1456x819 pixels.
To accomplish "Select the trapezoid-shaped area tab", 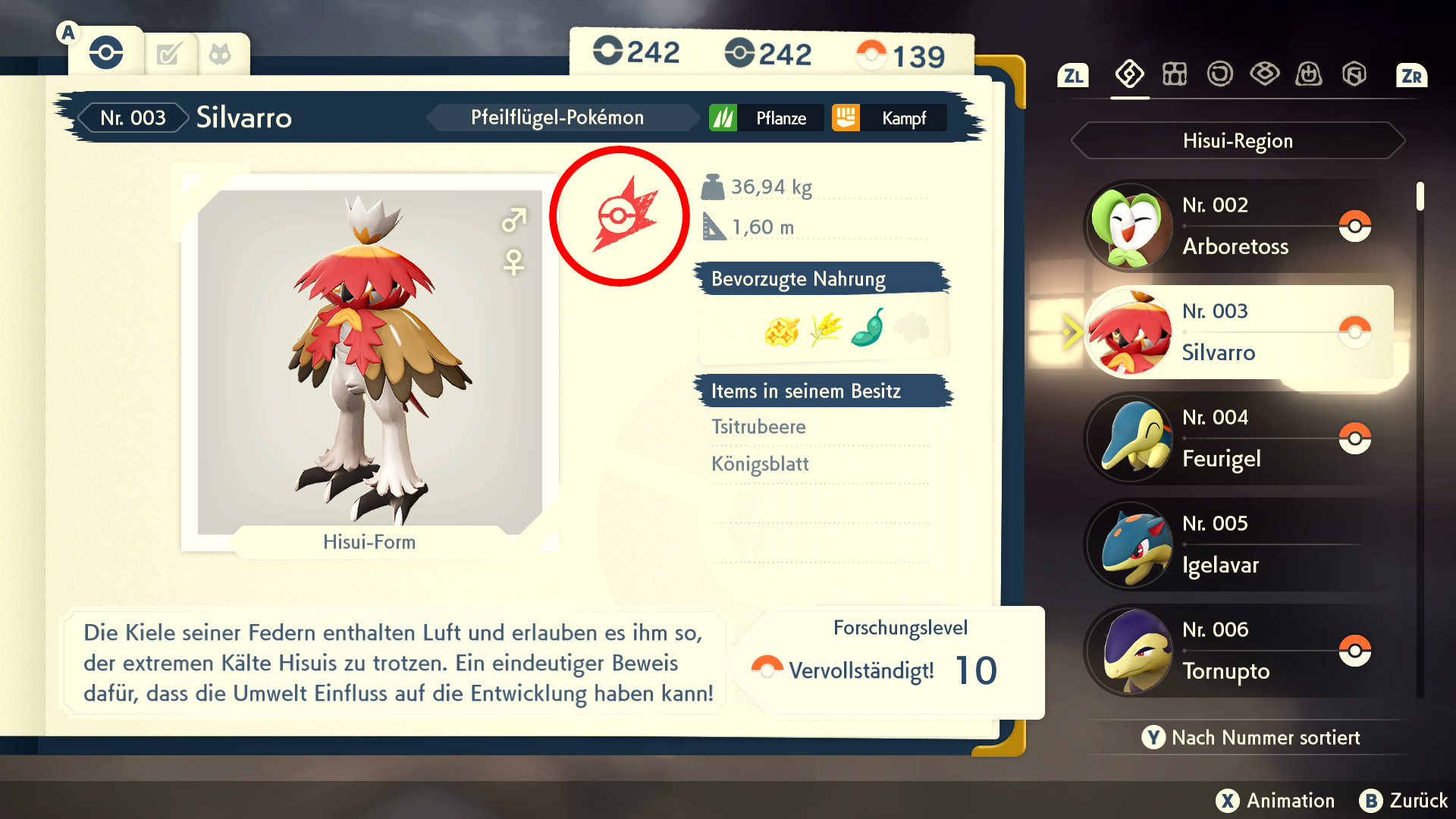I will click(x=1309, y=74).
